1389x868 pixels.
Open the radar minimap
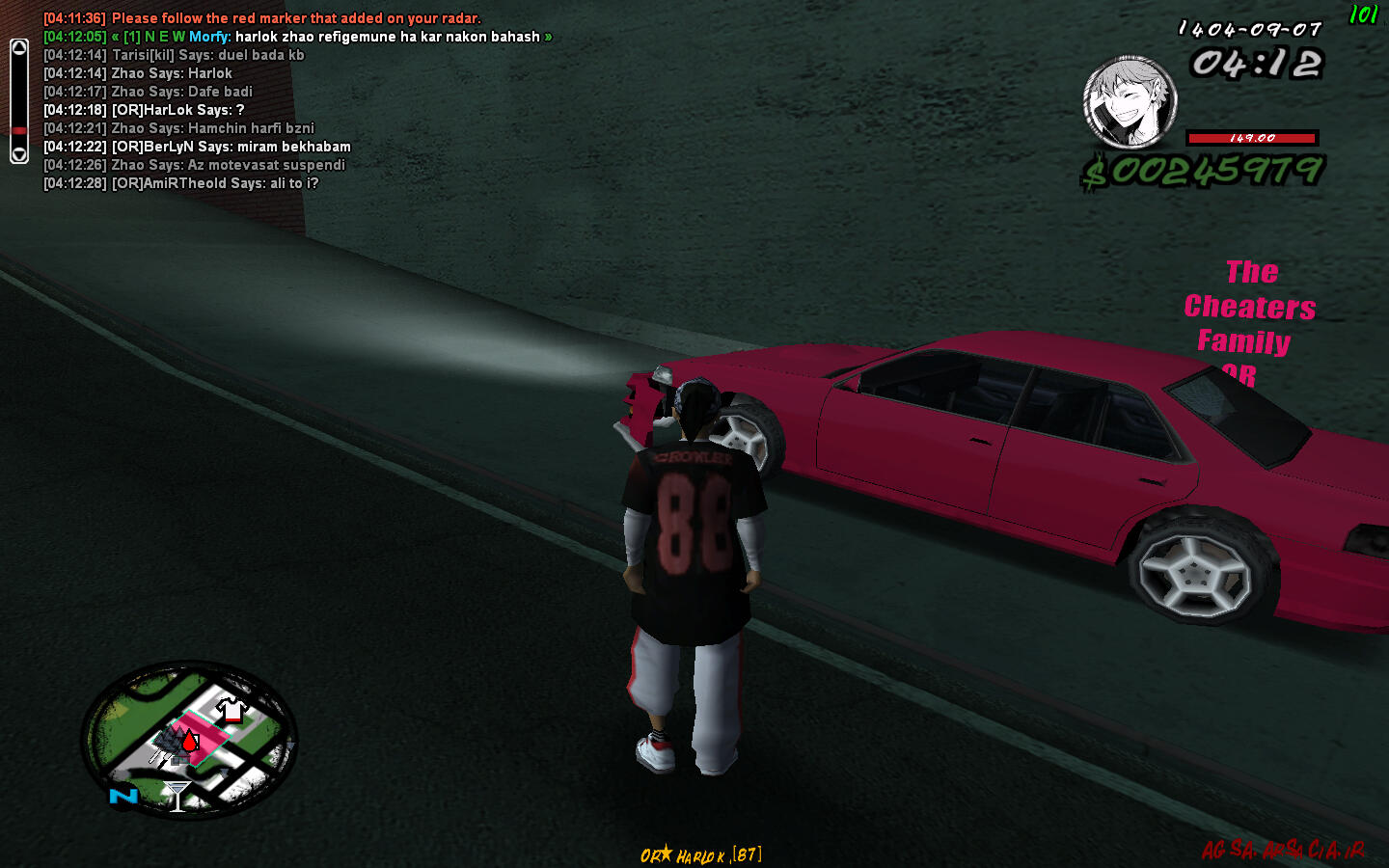tap(189, 738)
